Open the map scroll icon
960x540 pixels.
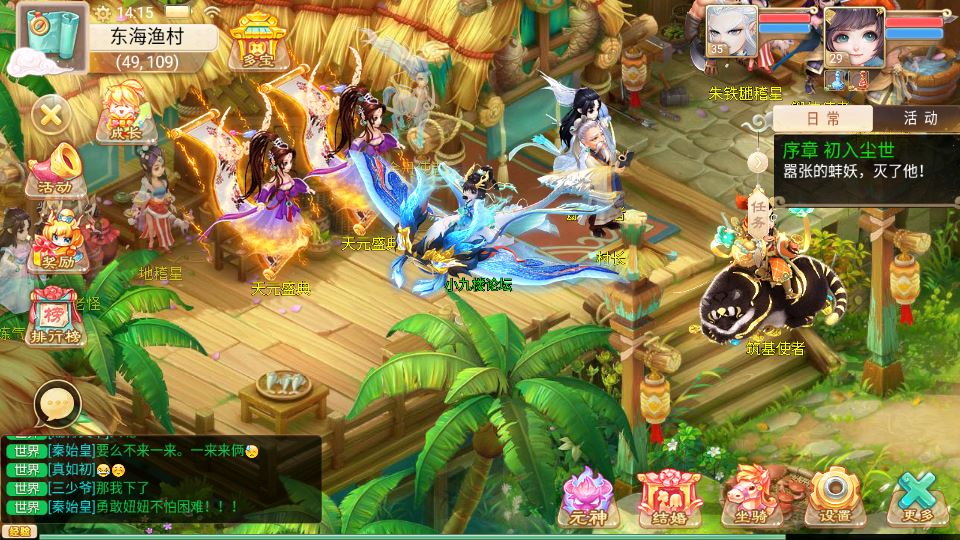tap(43, 41)
